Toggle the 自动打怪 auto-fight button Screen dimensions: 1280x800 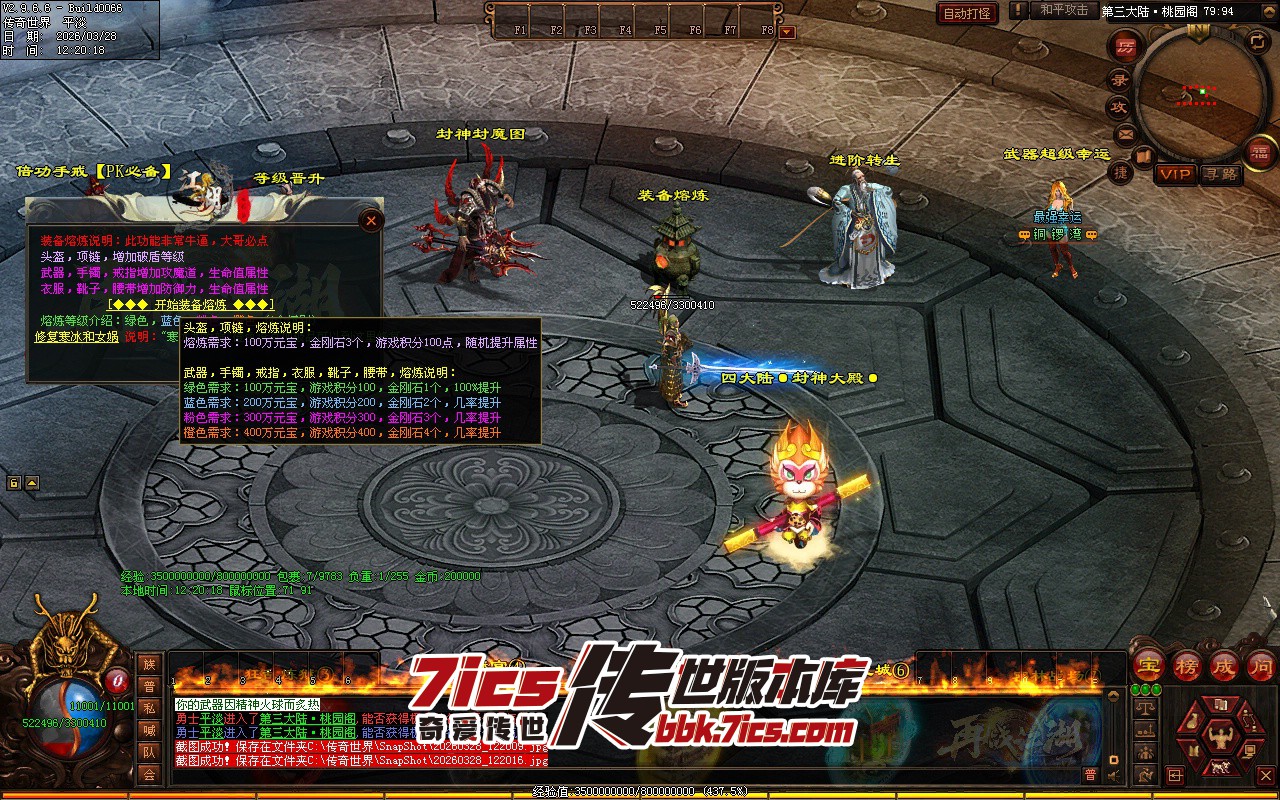pos(967,13)
